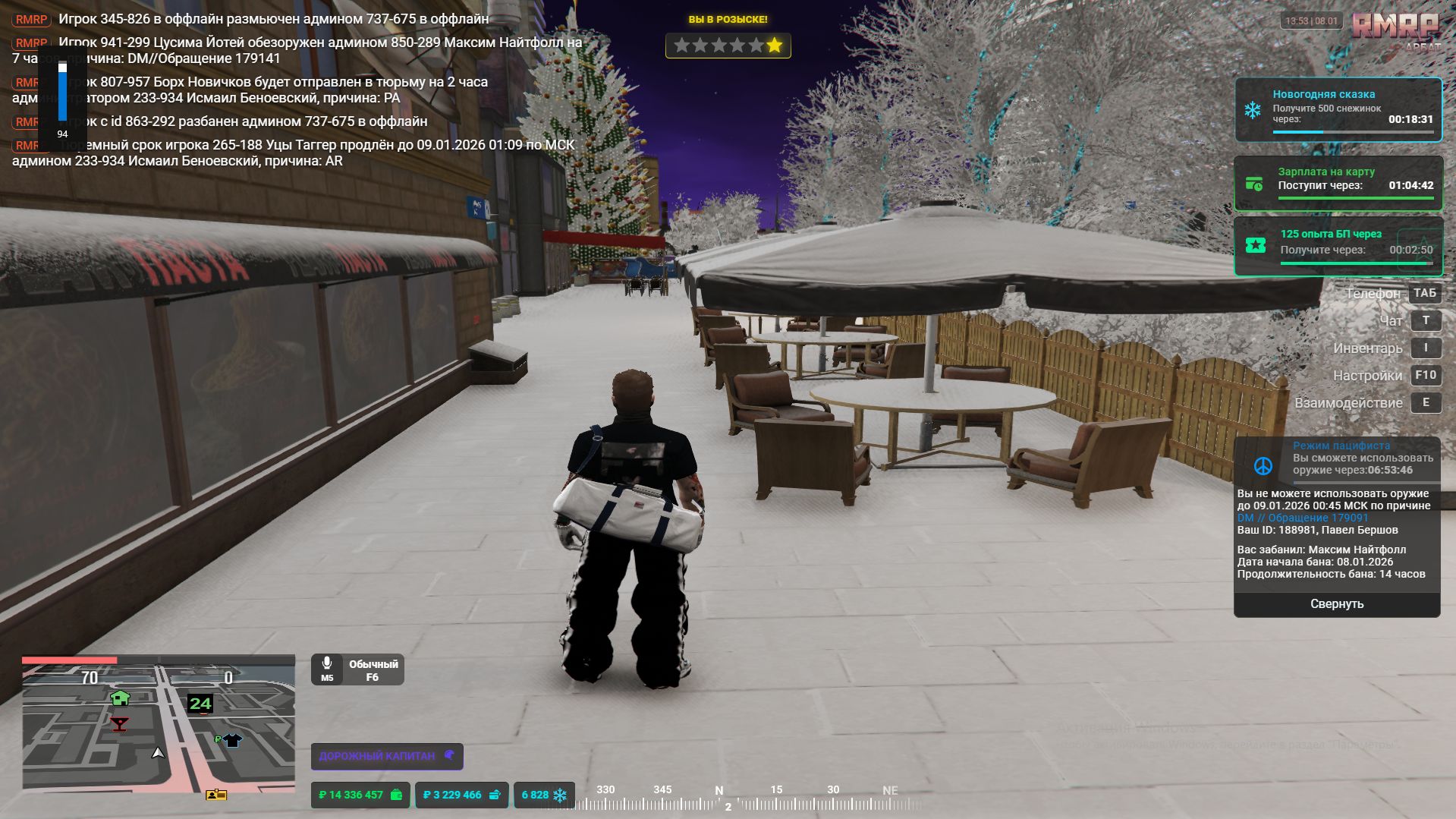The height and width of the screenshot is (819, 1456).
Task: Select the red cocktail bar marker on minimap
Action: 119,723
